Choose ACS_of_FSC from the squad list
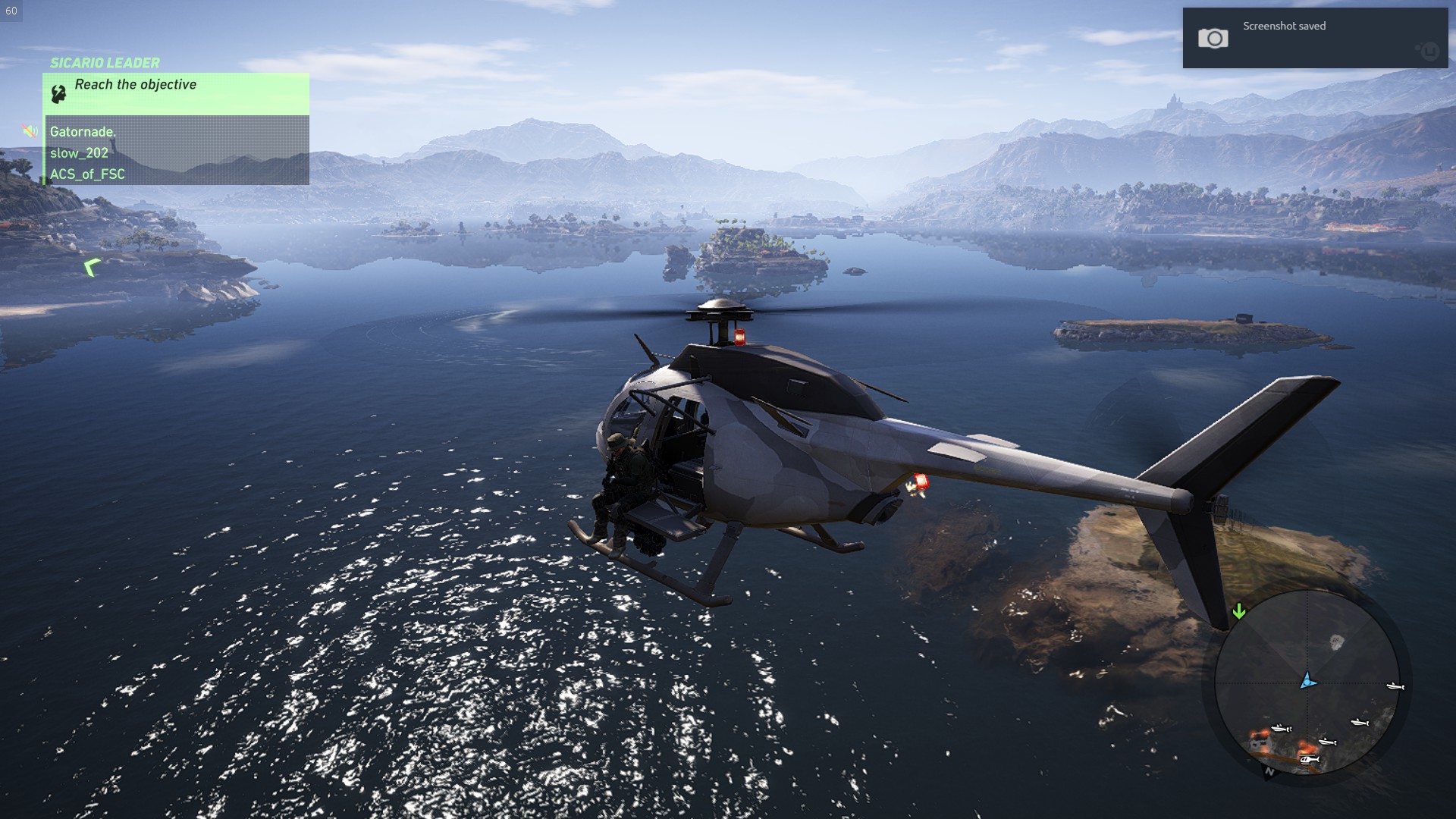This screenshot has height=819, width=1456. (x=87, y=174)
